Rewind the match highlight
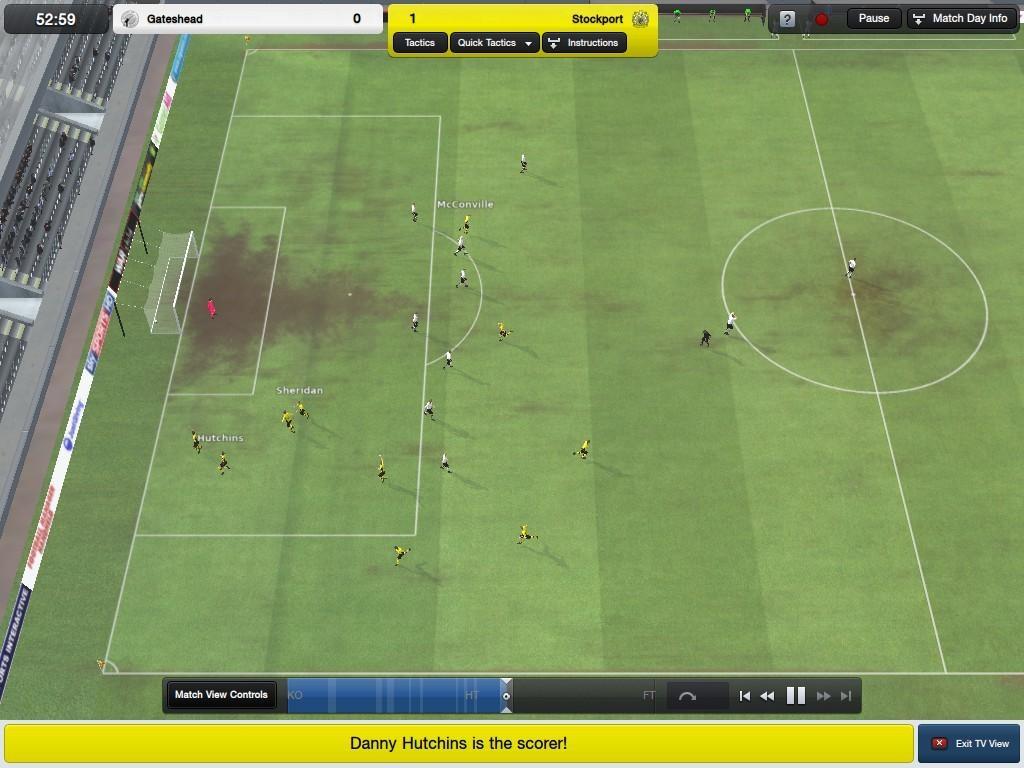 click(767, 696)
